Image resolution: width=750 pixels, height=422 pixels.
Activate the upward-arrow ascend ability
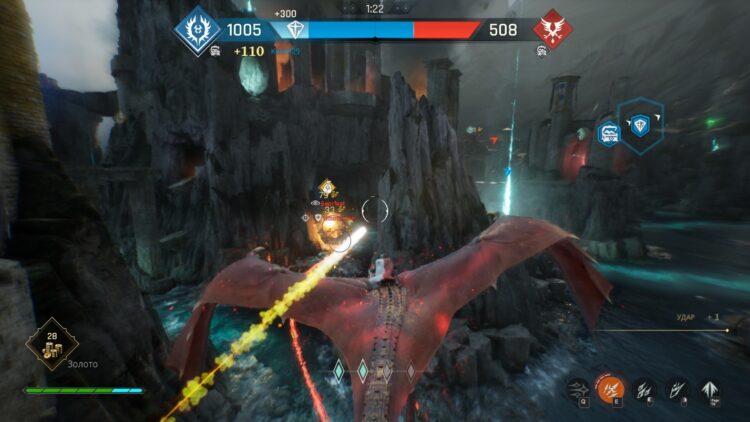[x=712, y=388]
